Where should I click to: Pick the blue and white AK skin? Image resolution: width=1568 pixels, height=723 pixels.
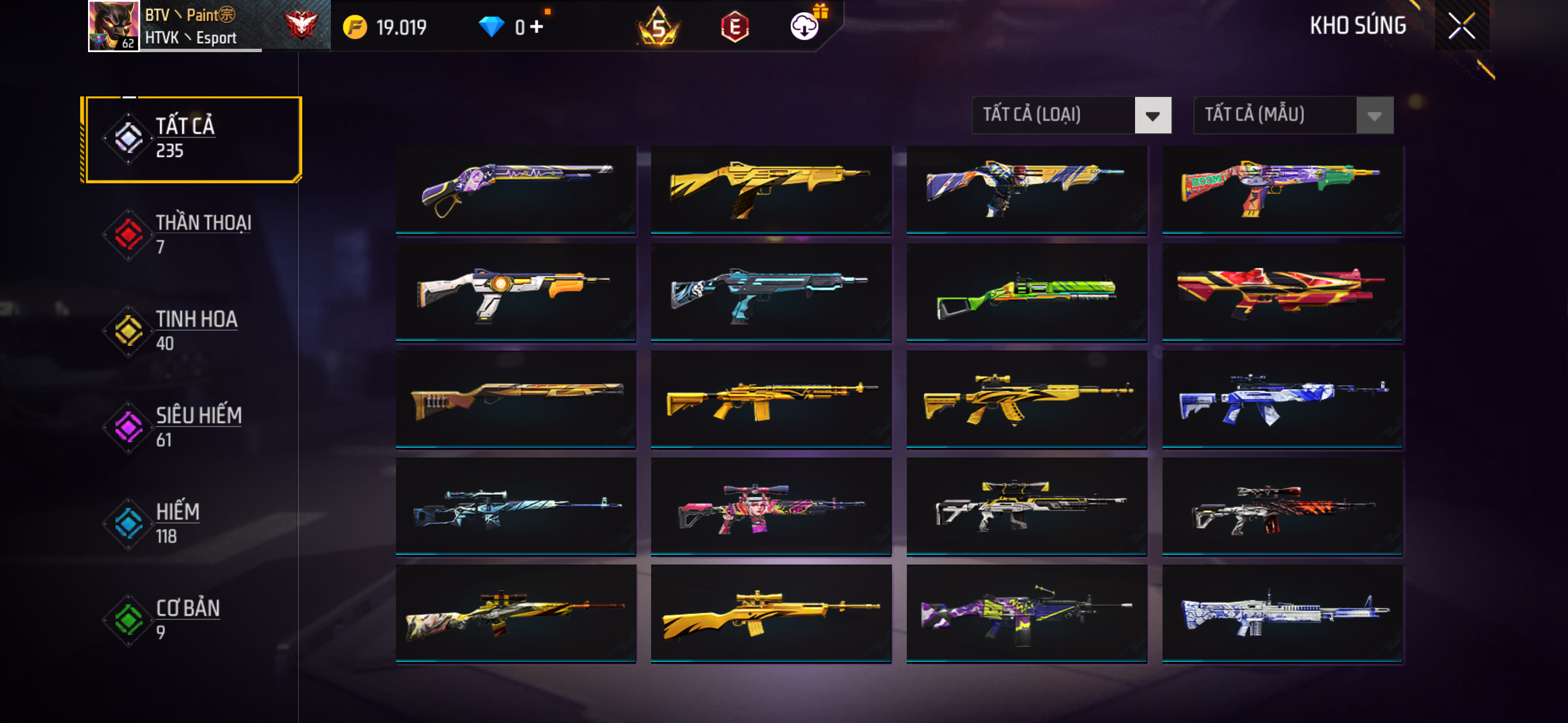pos(1282,400)
